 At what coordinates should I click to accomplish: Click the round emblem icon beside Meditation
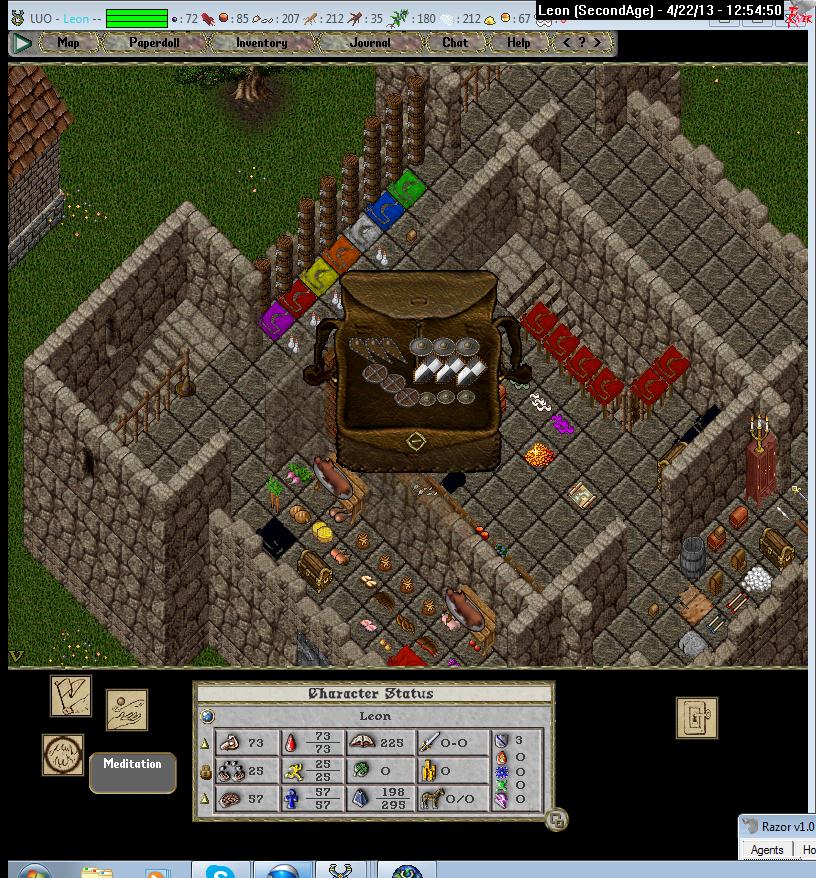pos(63,755)
